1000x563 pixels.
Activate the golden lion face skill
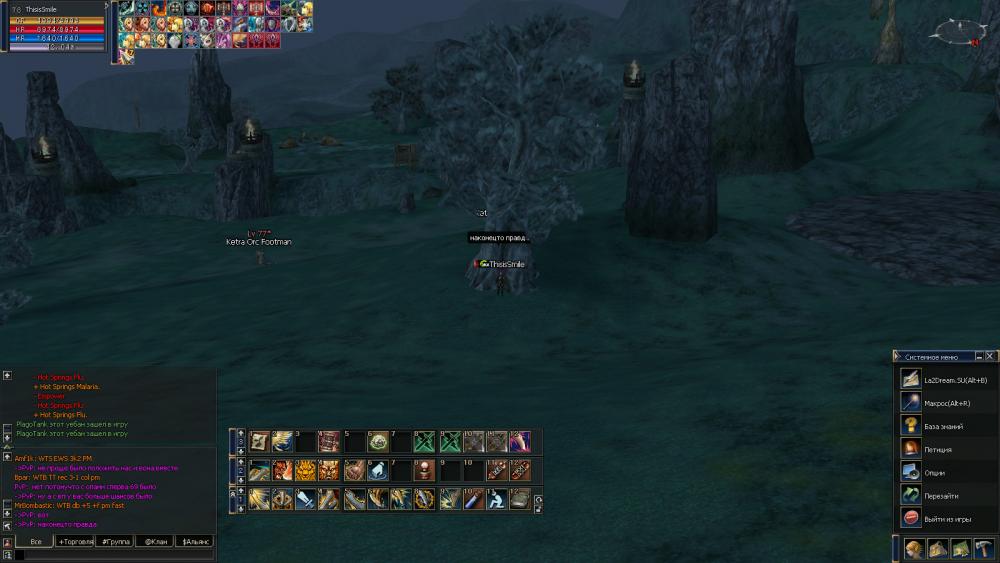(305, 470)
